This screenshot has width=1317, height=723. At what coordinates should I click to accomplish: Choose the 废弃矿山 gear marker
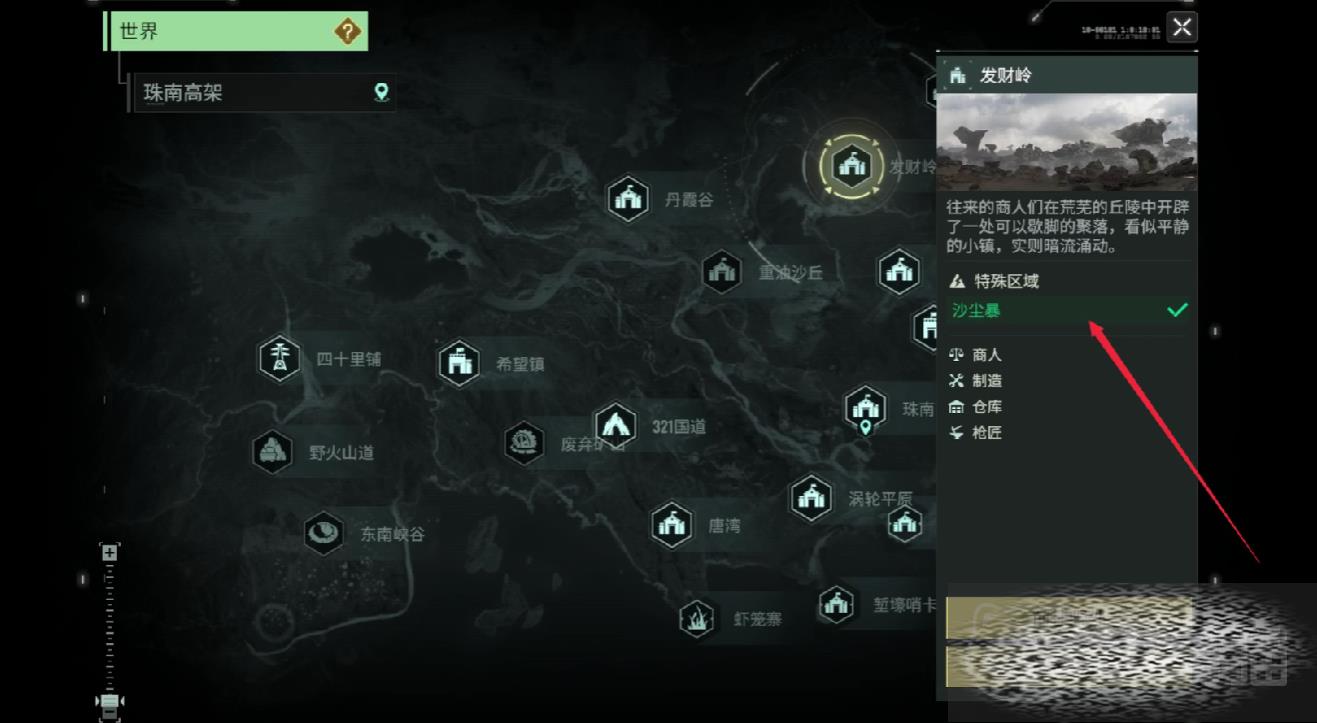(525, 442)
